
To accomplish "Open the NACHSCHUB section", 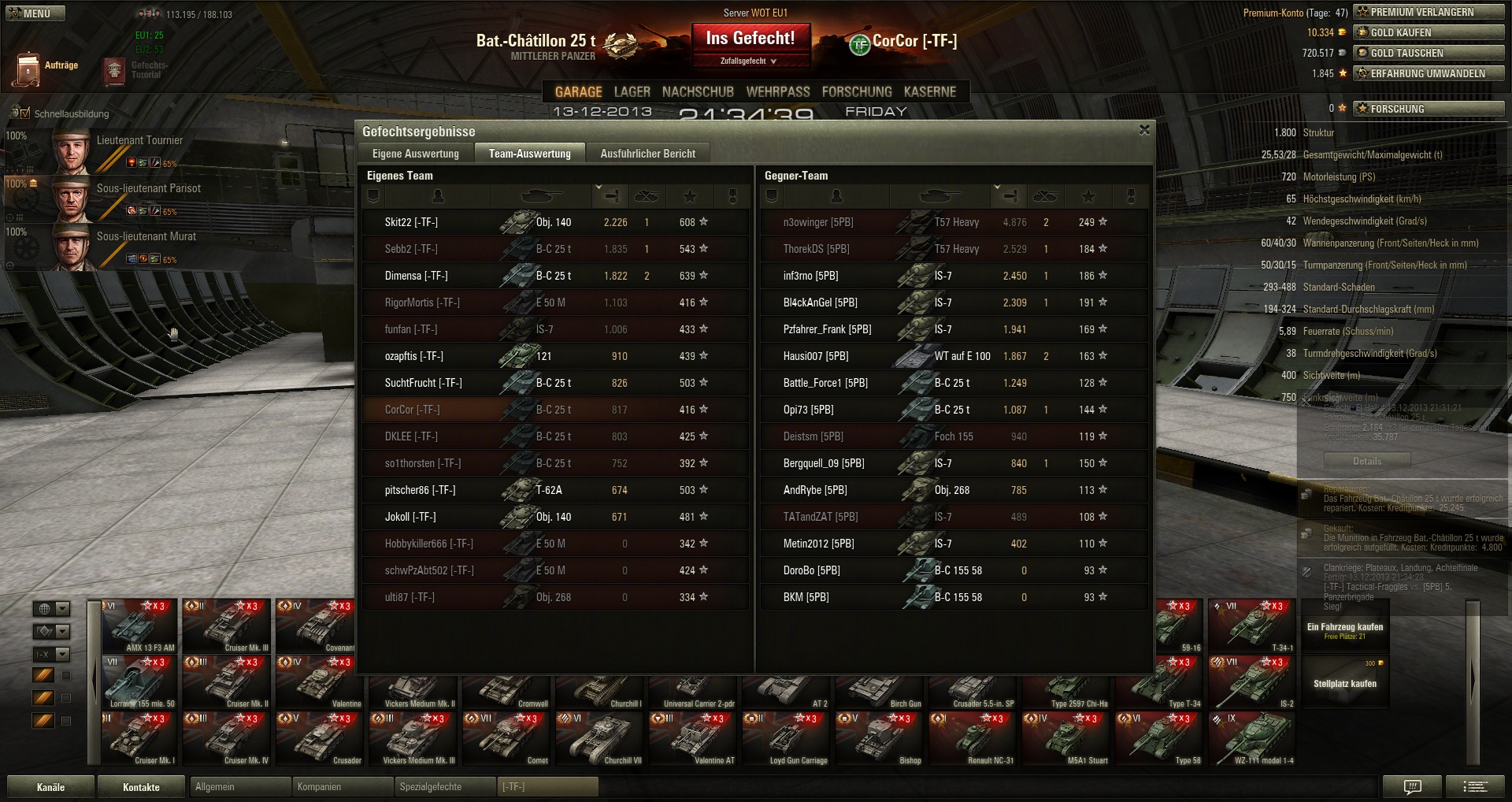I will (x=698, y=92).
